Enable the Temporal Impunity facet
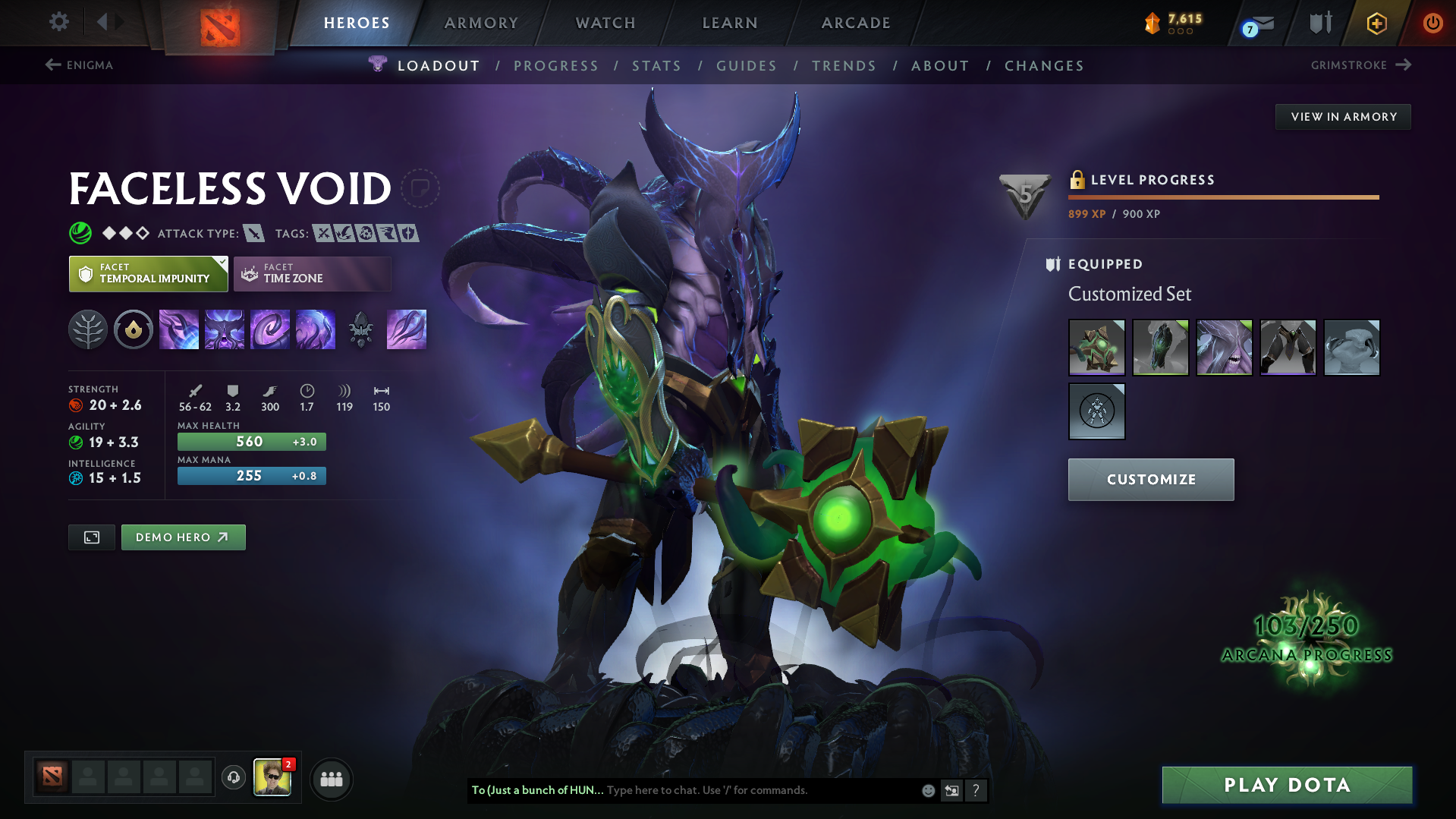This screenshot has height=819, width=1456. [x=148, y=273]
